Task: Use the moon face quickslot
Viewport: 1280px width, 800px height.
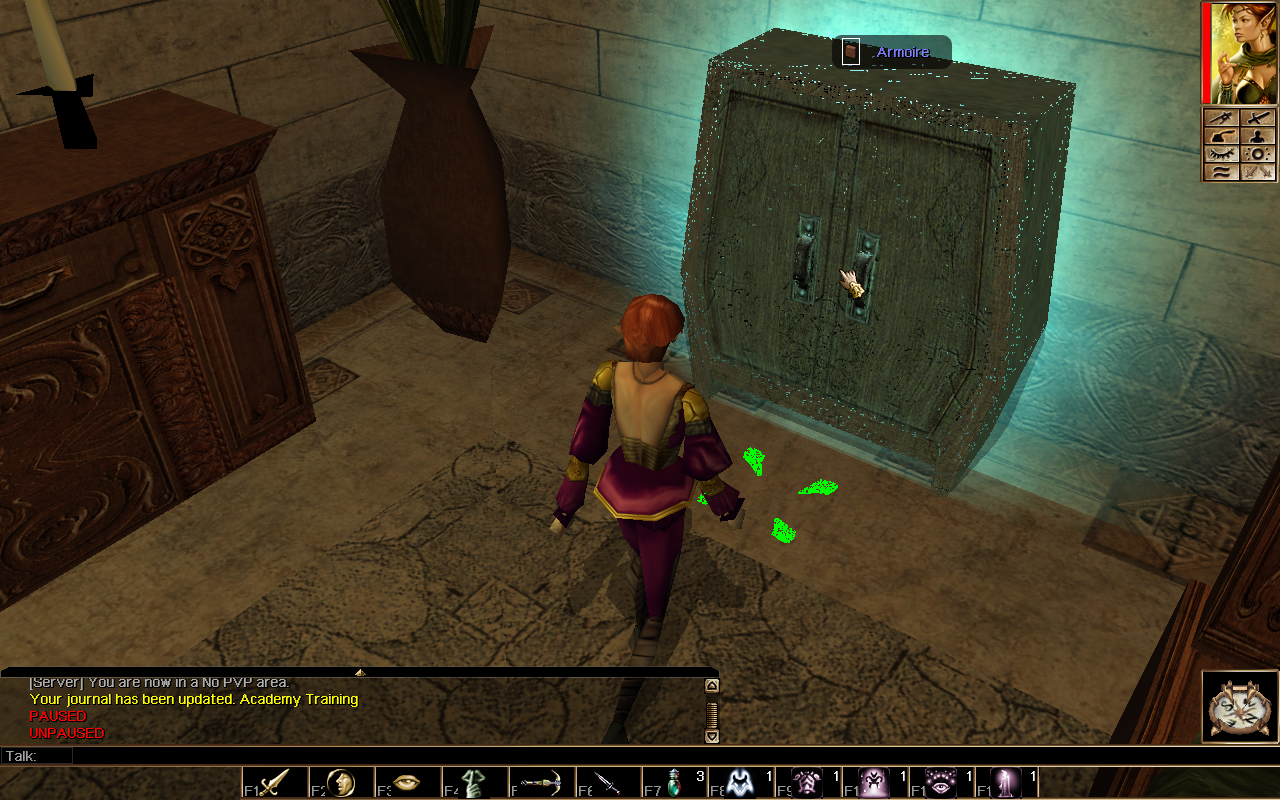Action: pos(341,782)
